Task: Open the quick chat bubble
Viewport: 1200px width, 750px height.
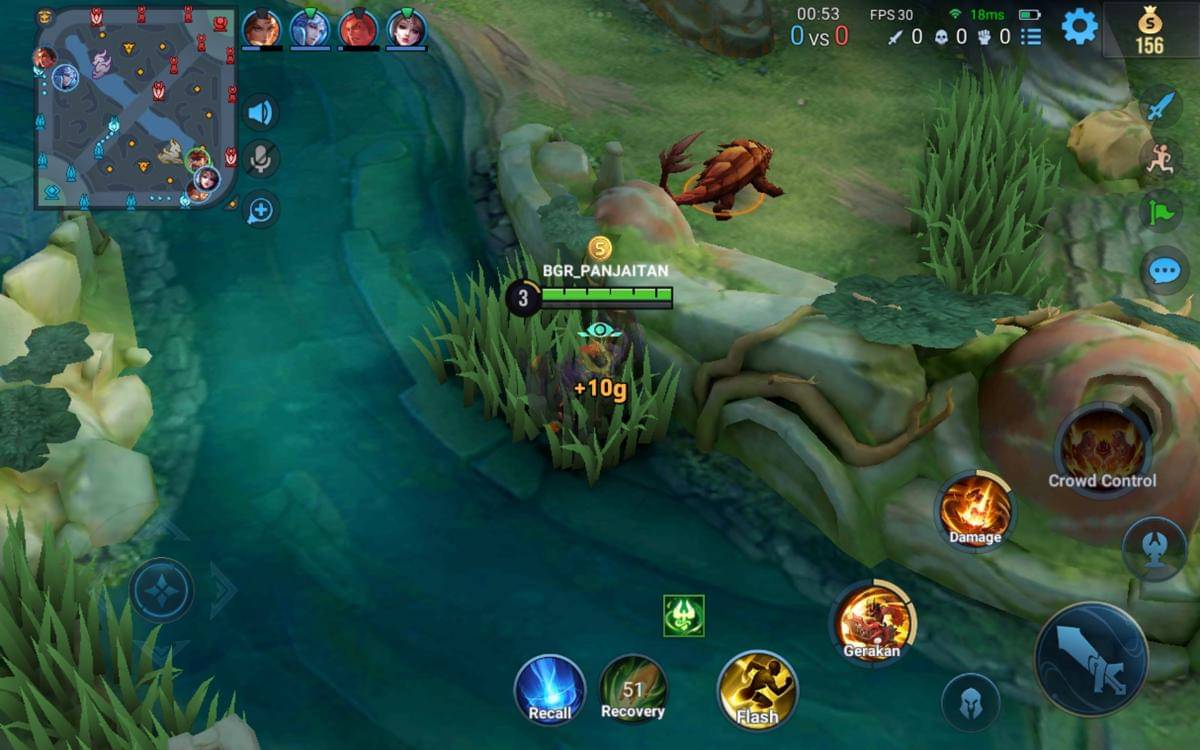Action: pos(1165,270)
